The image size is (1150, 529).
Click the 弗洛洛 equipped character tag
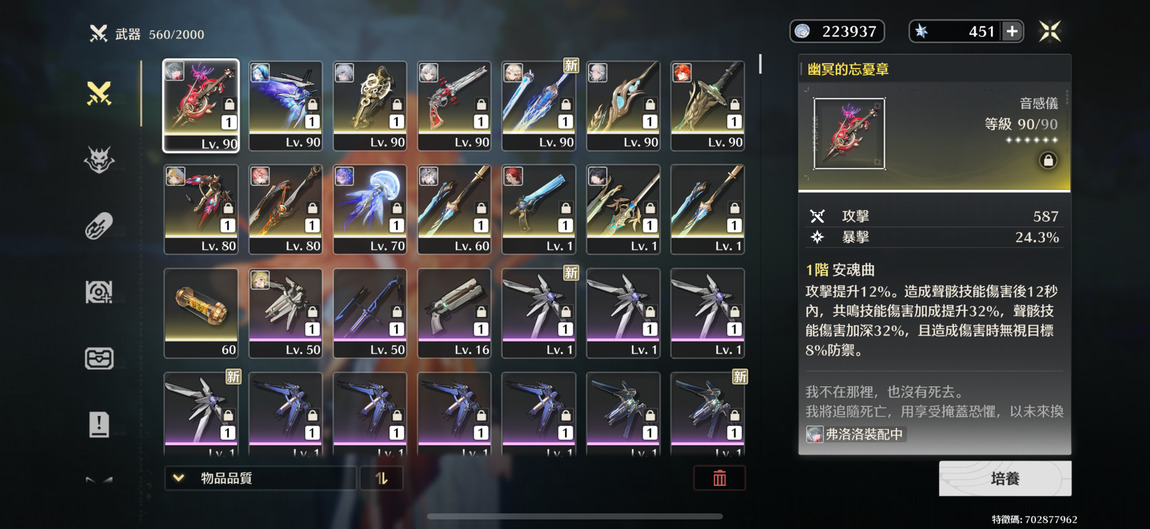pyautogui.click(x=856, y=434)
